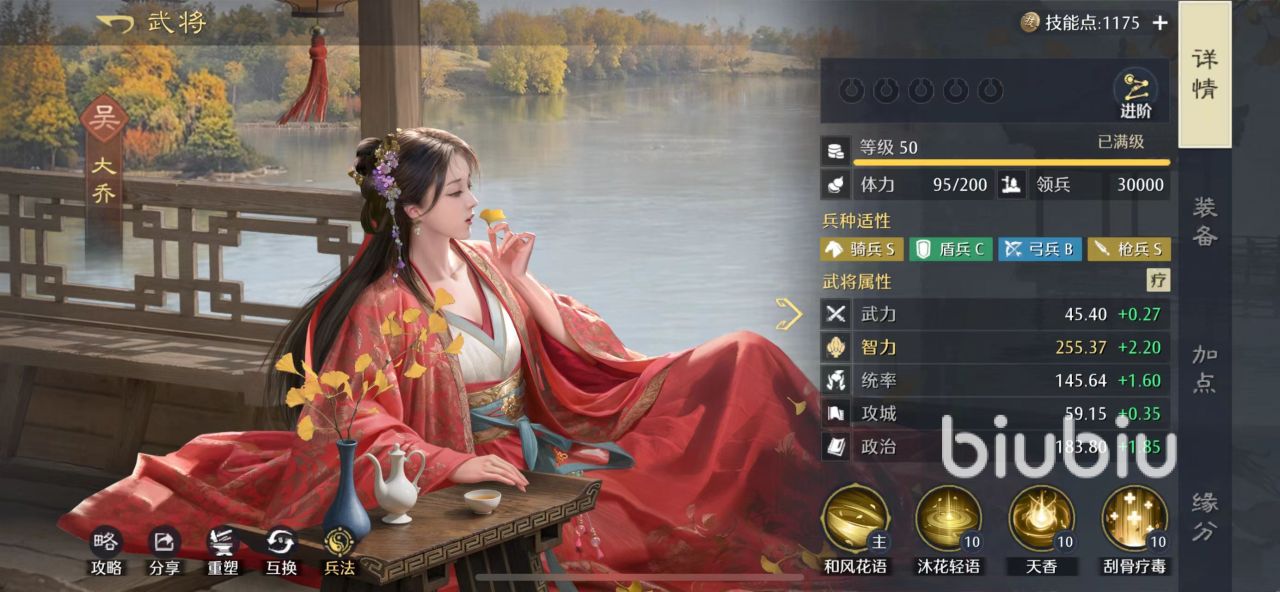Switch to the 装备 tab

(1204, 221)
